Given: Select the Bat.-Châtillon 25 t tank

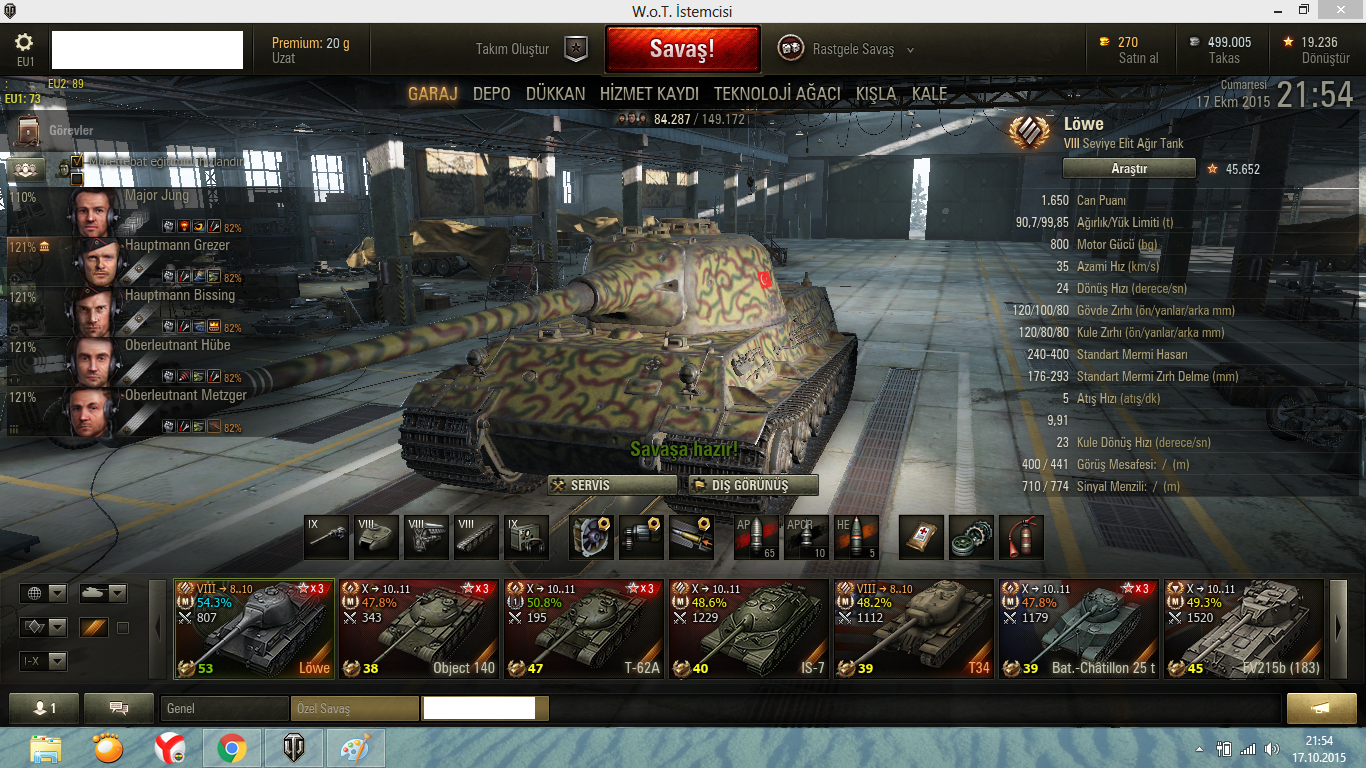Looking at the screenshot, I should [1079, 629].
